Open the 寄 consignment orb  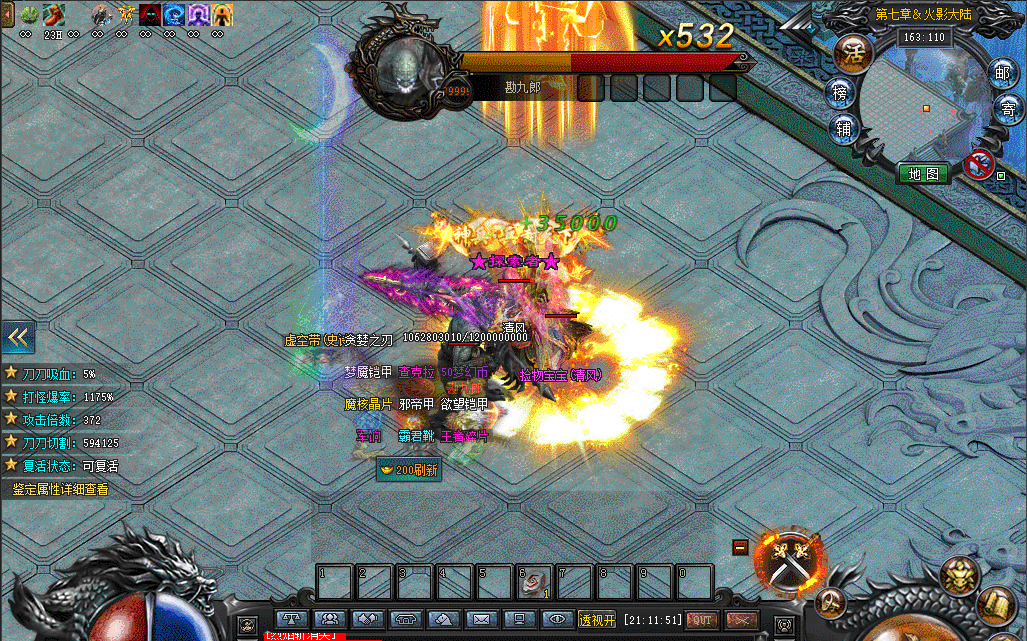(1008, 105)
